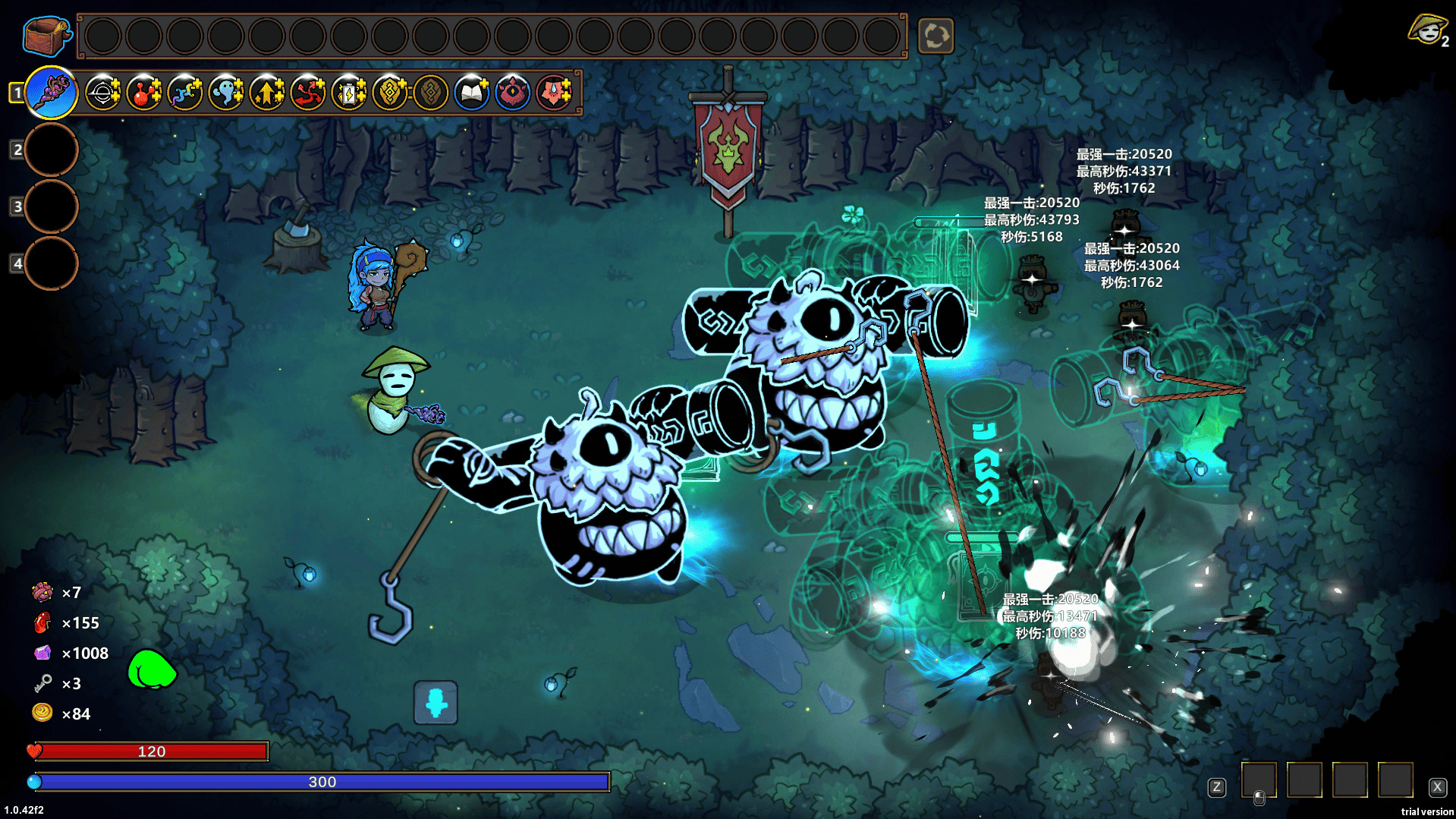Select the blue ghost rune
This screenshot has height=819, width=1456.
[x=226, y=93]
